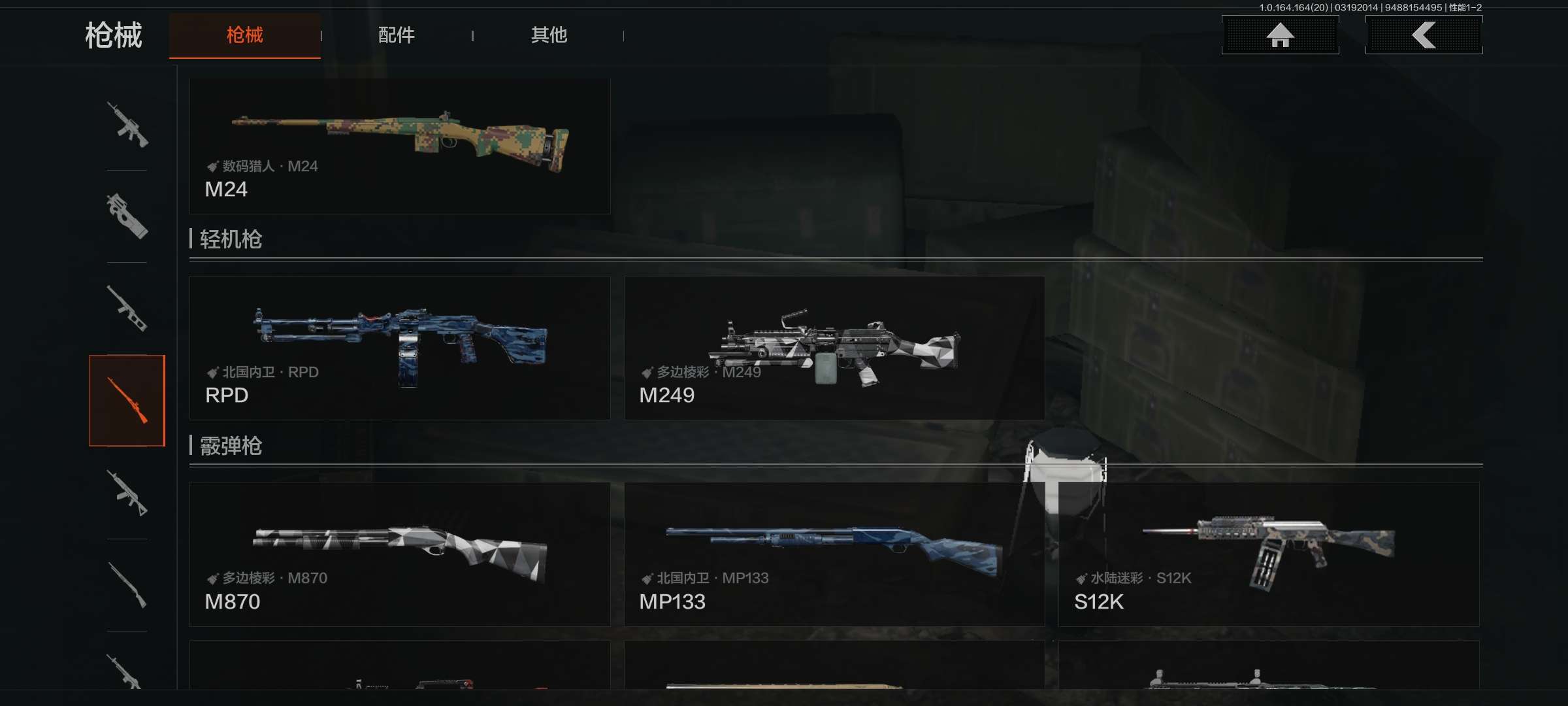Click the highlighted orange rifle category icon
1568x706 pixels.
click(x=127, y=401)
